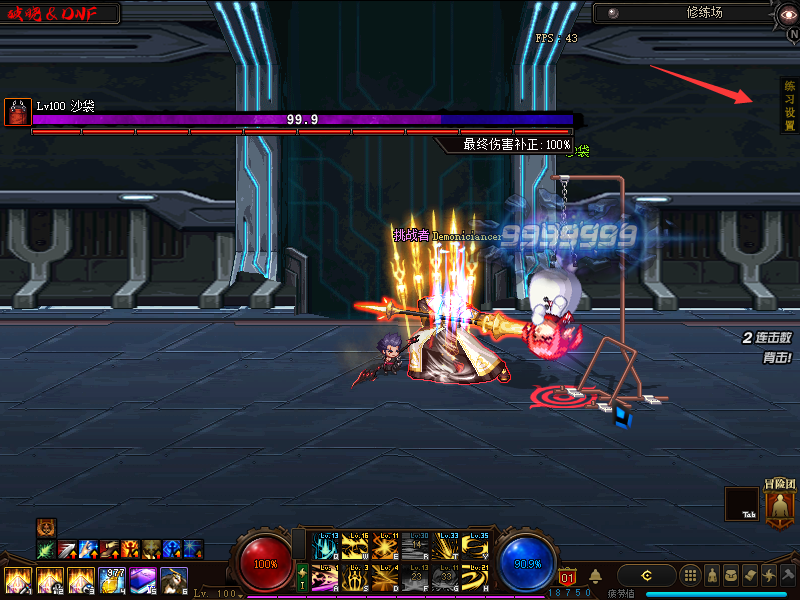Activate the Lv.13 cyan skill on Q
This screenshot has height=600, width=800.
coord(324,546)
